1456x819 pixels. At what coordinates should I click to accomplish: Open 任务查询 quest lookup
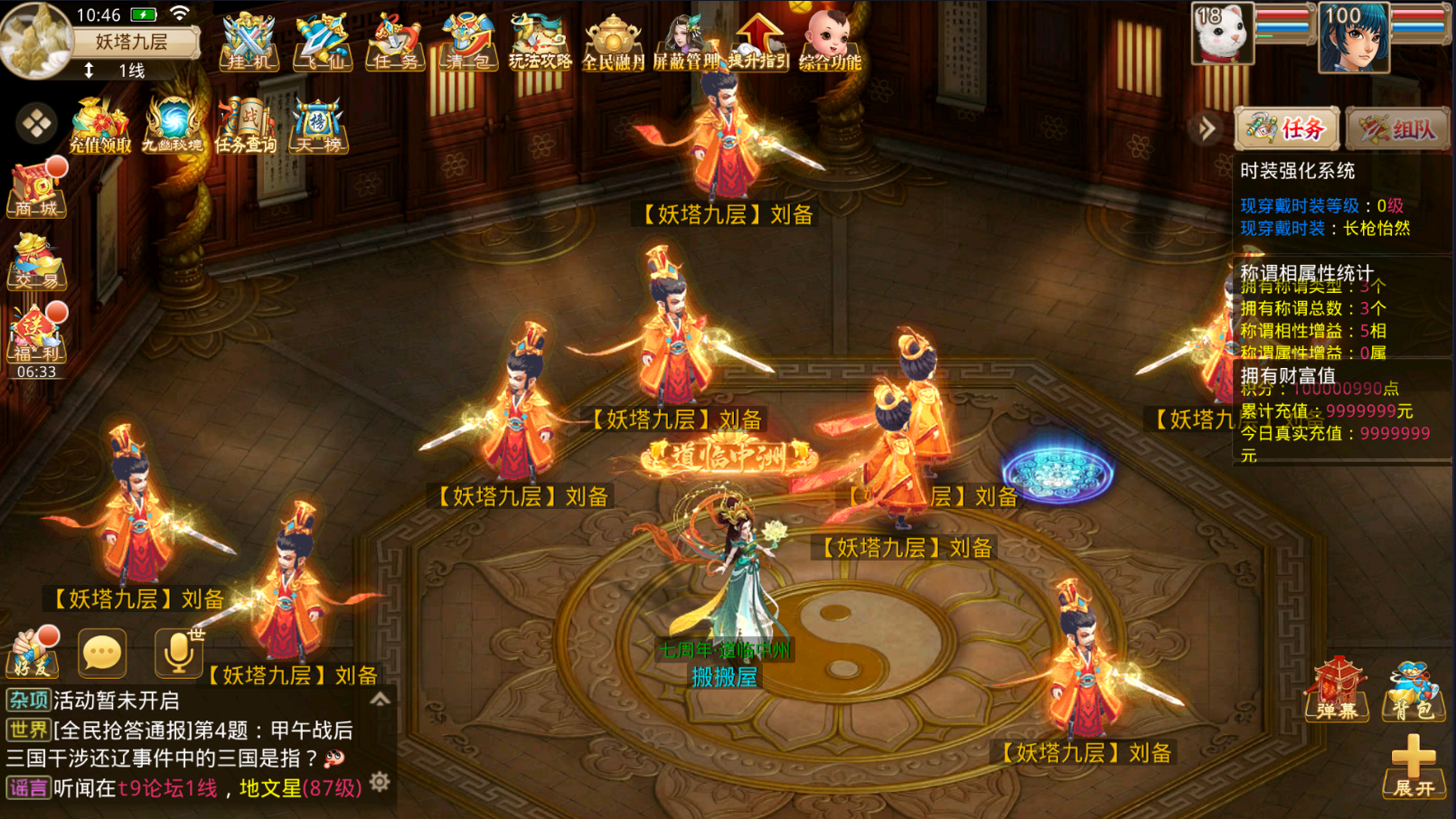(245, 125)
